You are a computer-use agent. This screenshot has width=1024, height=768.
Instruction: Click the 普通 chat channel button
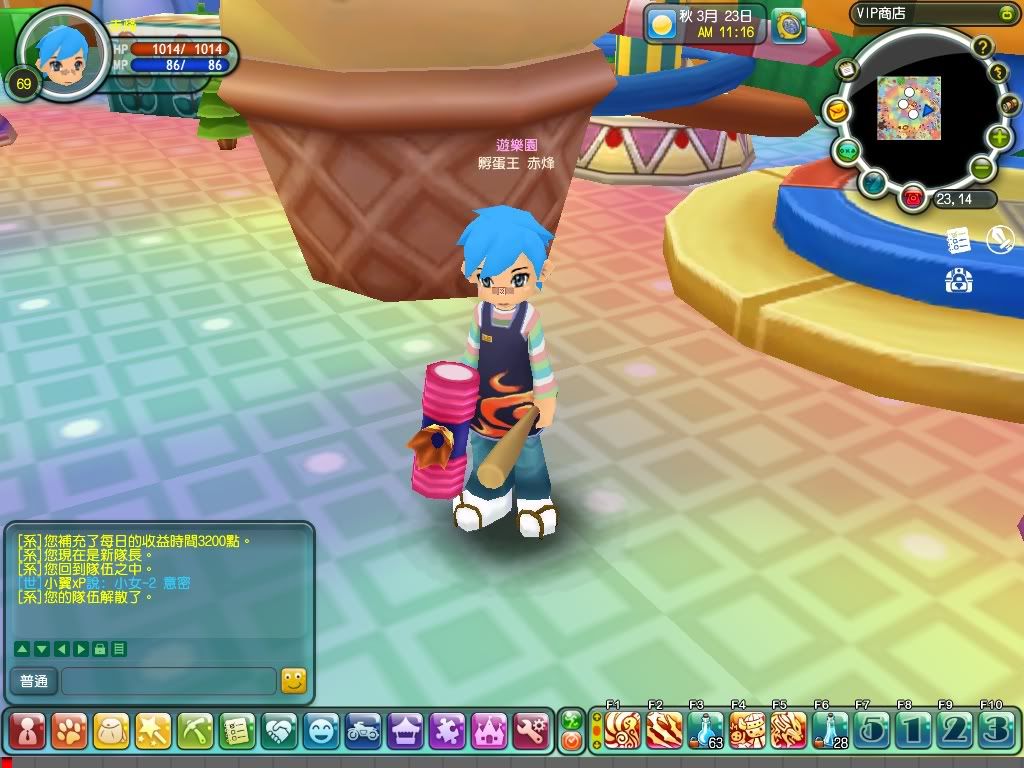[34, 682]
